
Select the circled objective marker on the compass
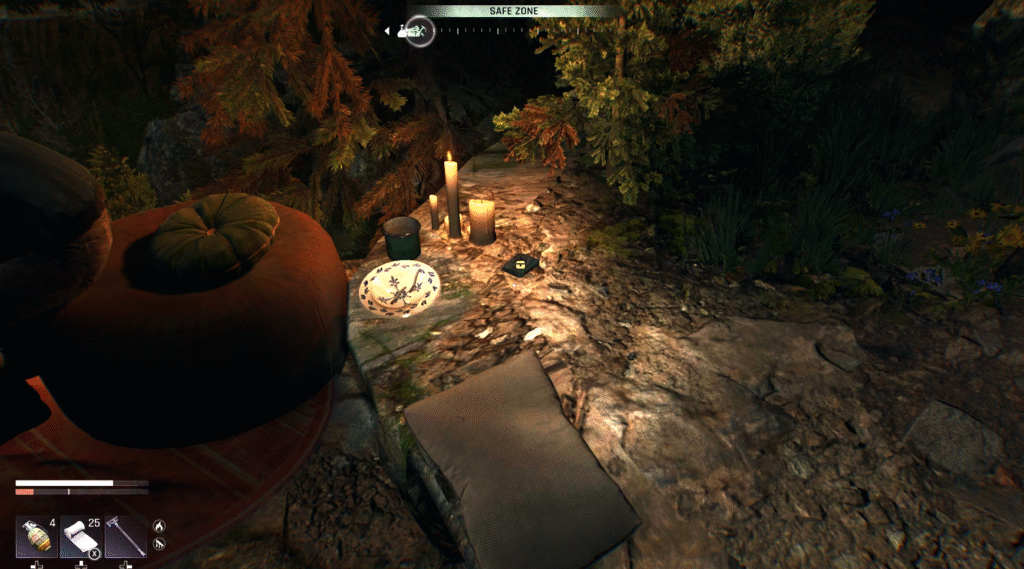coord(420,31)
